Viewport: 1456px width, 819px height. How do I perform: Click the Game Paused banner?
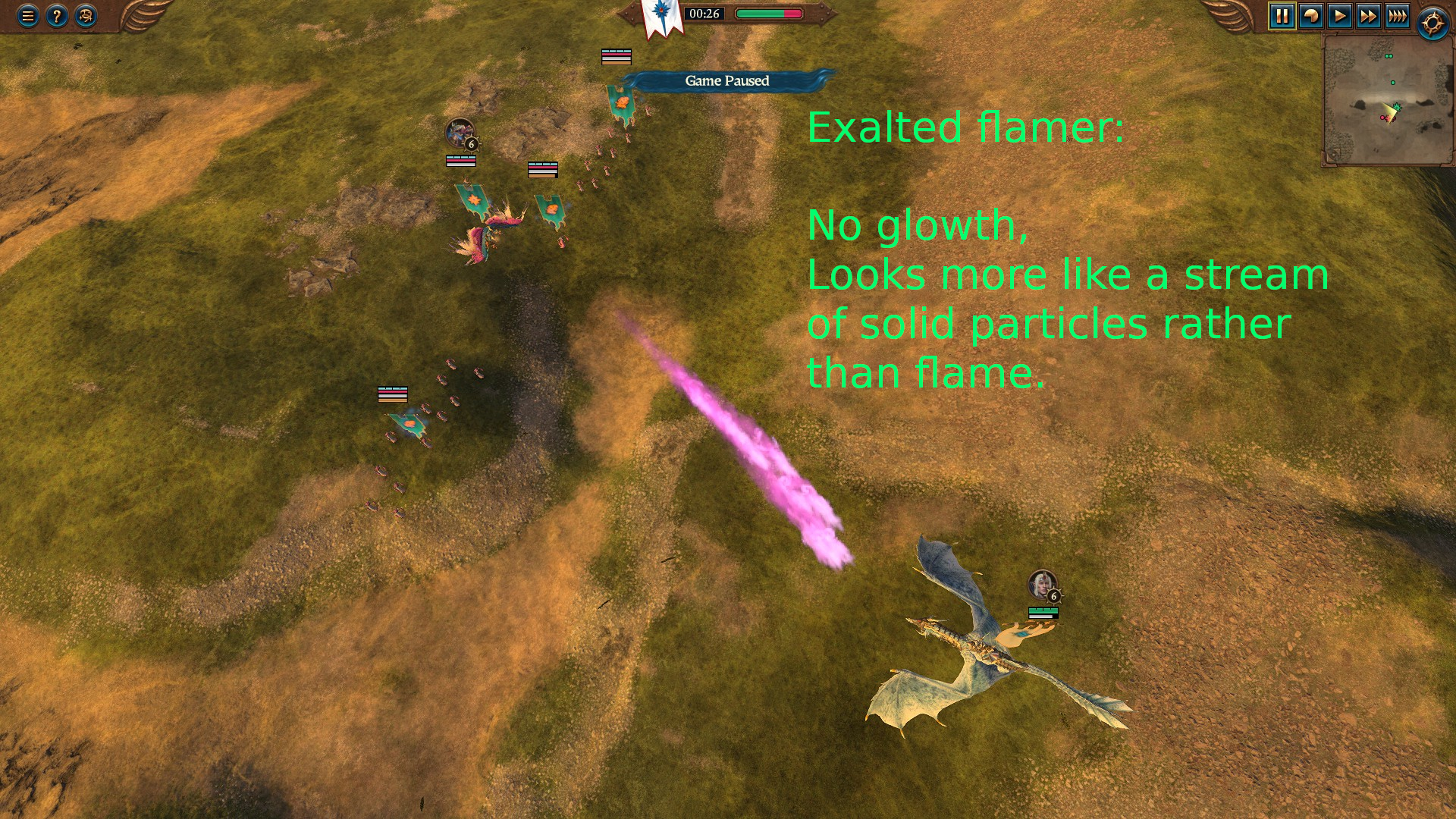[726, 80]
